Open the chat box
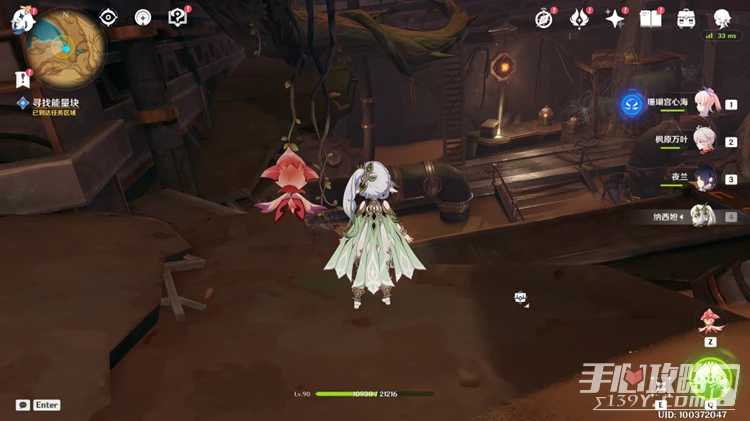The width and height of the screenshot is (750, 421). tap(23, 405)
